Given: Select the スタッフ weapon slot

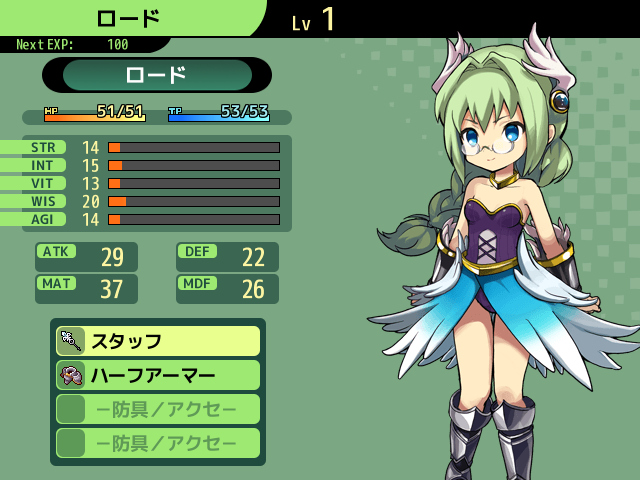Looking at the screenshot, I should (158, 341).
